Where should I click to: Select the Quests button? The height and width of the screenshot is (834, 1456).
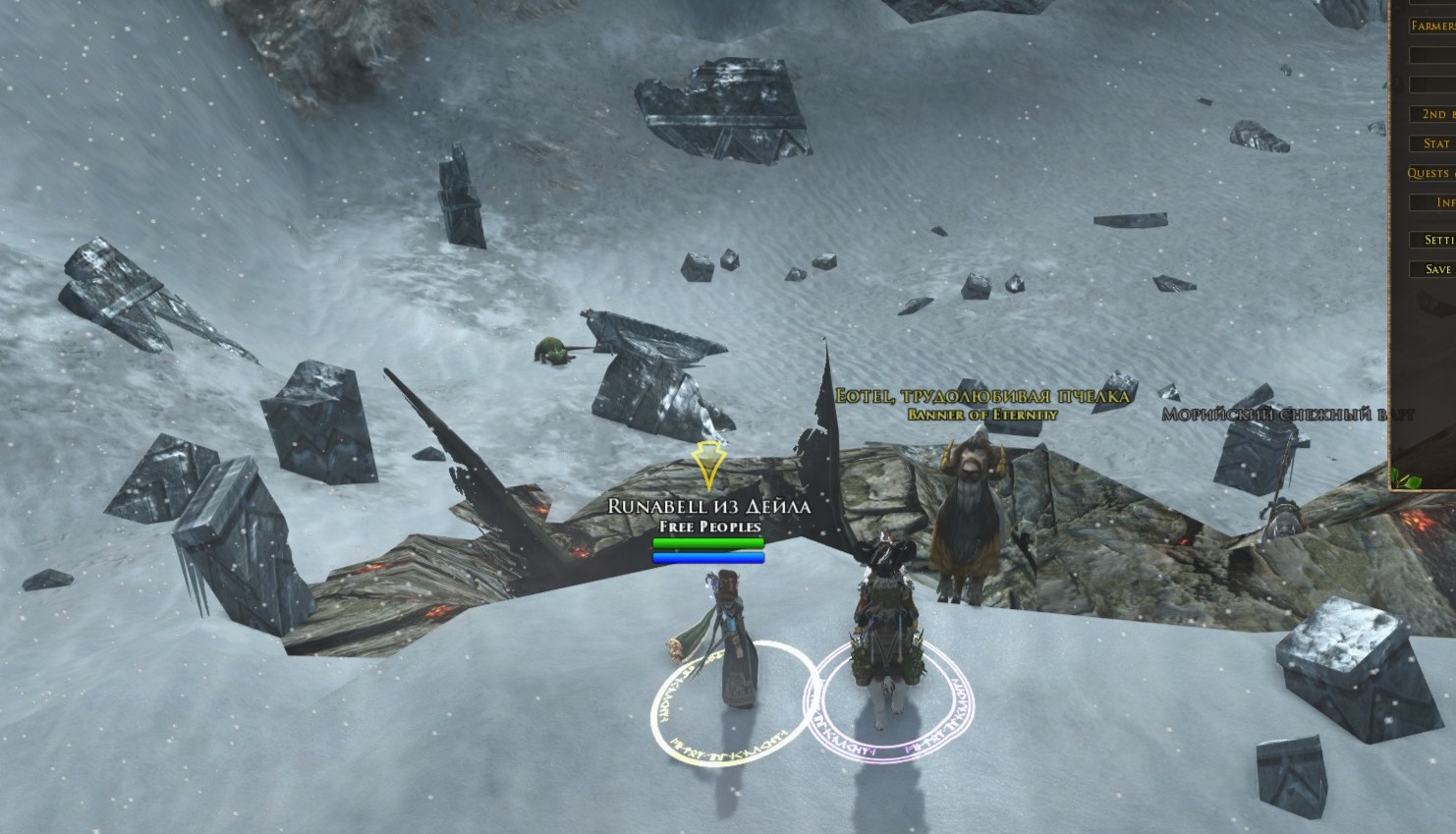point(1431,173)
